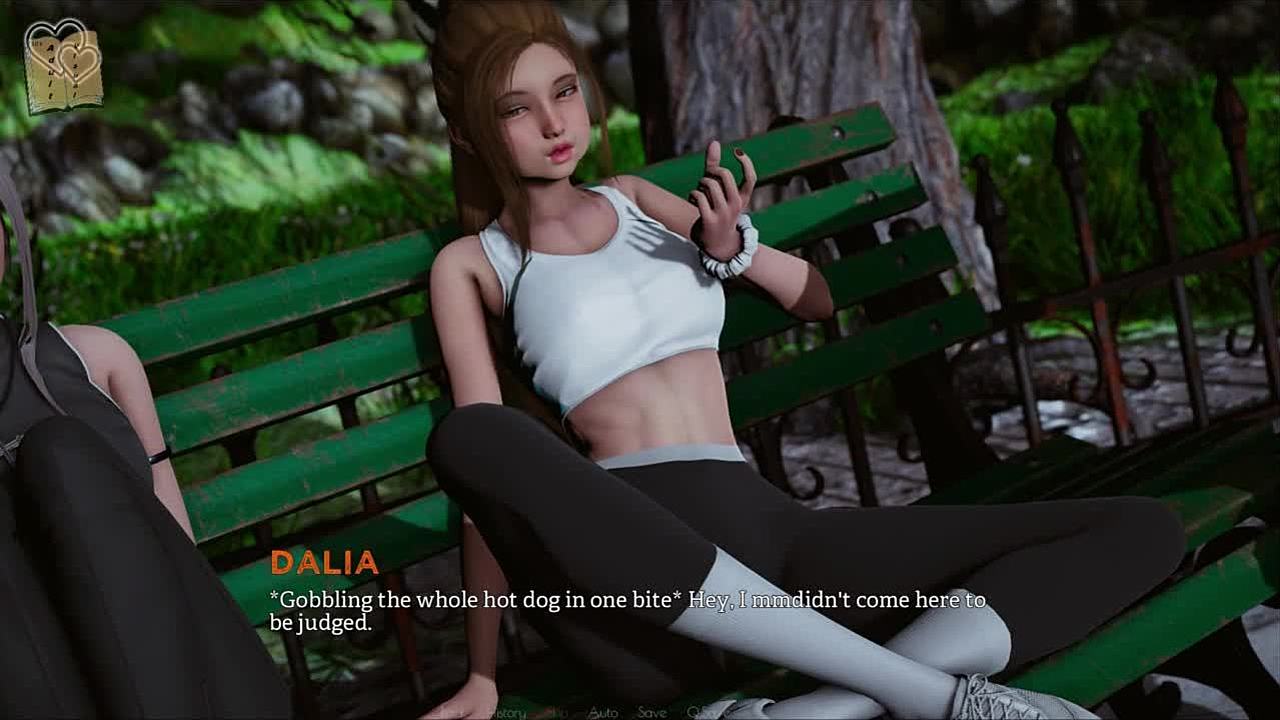Activate Skip in the quick menu
The width and height of the screenshot is (1280, 720).
(x=558, y=713)
